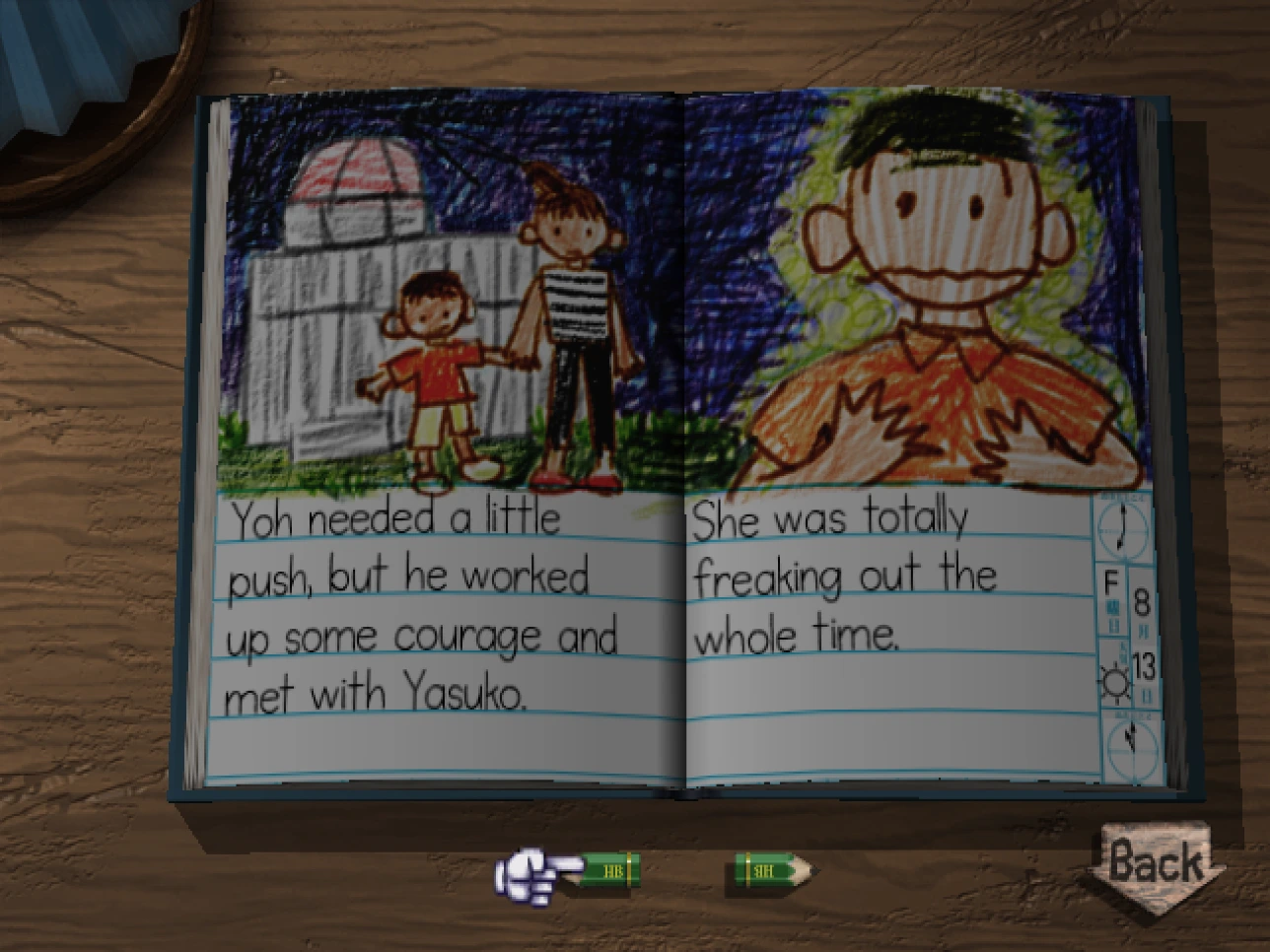Turn to the previous page with left pencil

tap(607, 870)
